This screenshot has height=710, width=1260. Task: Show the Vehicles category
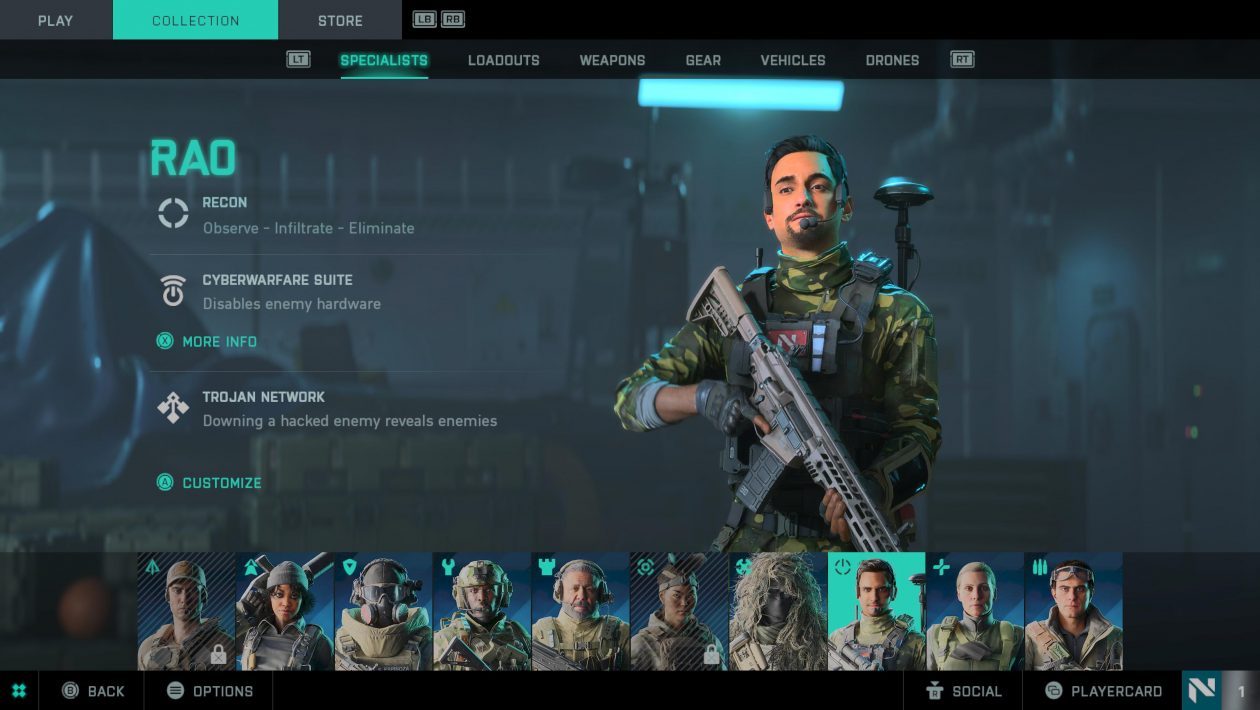tap(793, 60)
